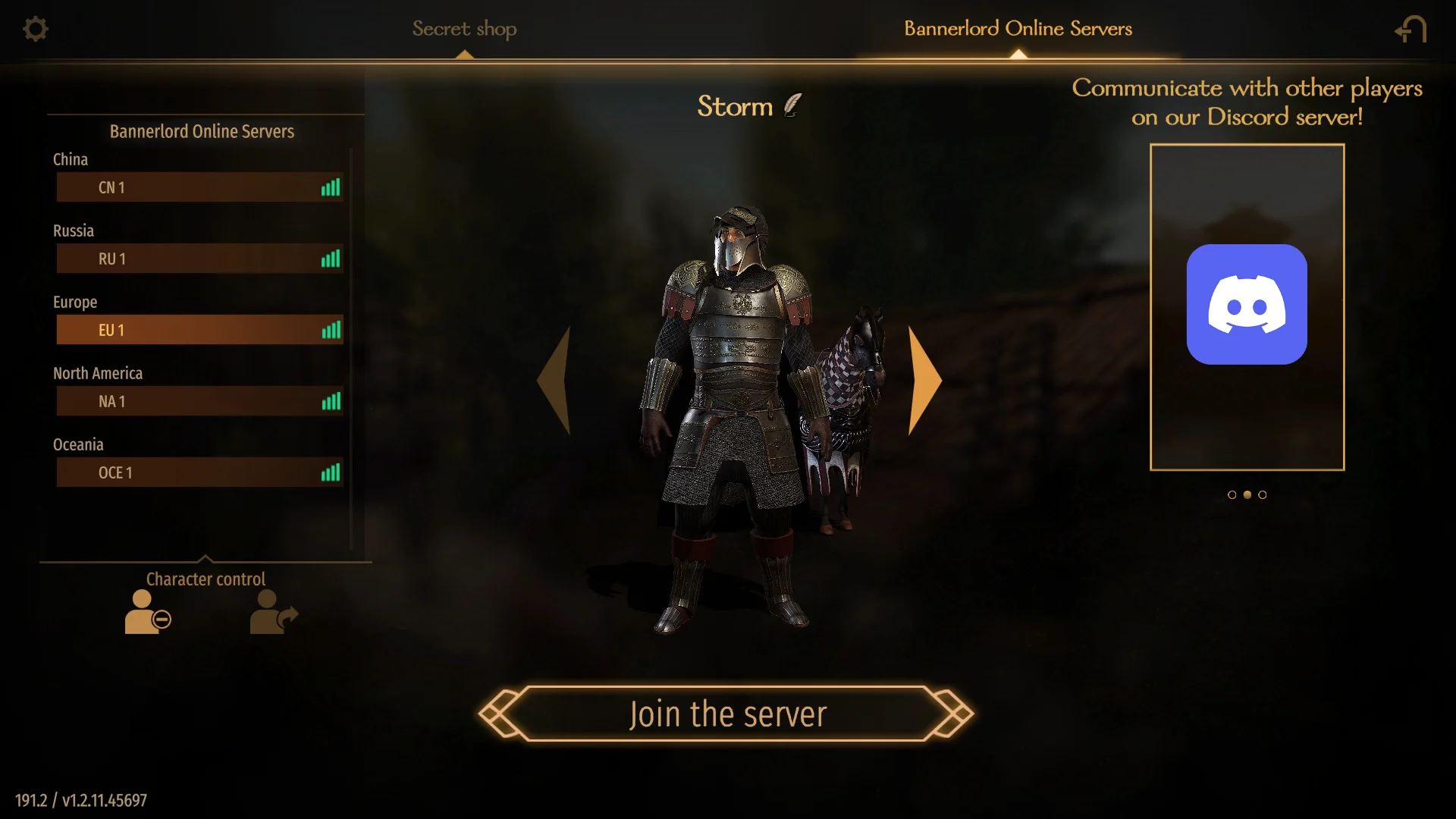This screenshot has height=819, width=1456.
Task: Choose the RU 1 Russia server
Action: coord(199,259)
